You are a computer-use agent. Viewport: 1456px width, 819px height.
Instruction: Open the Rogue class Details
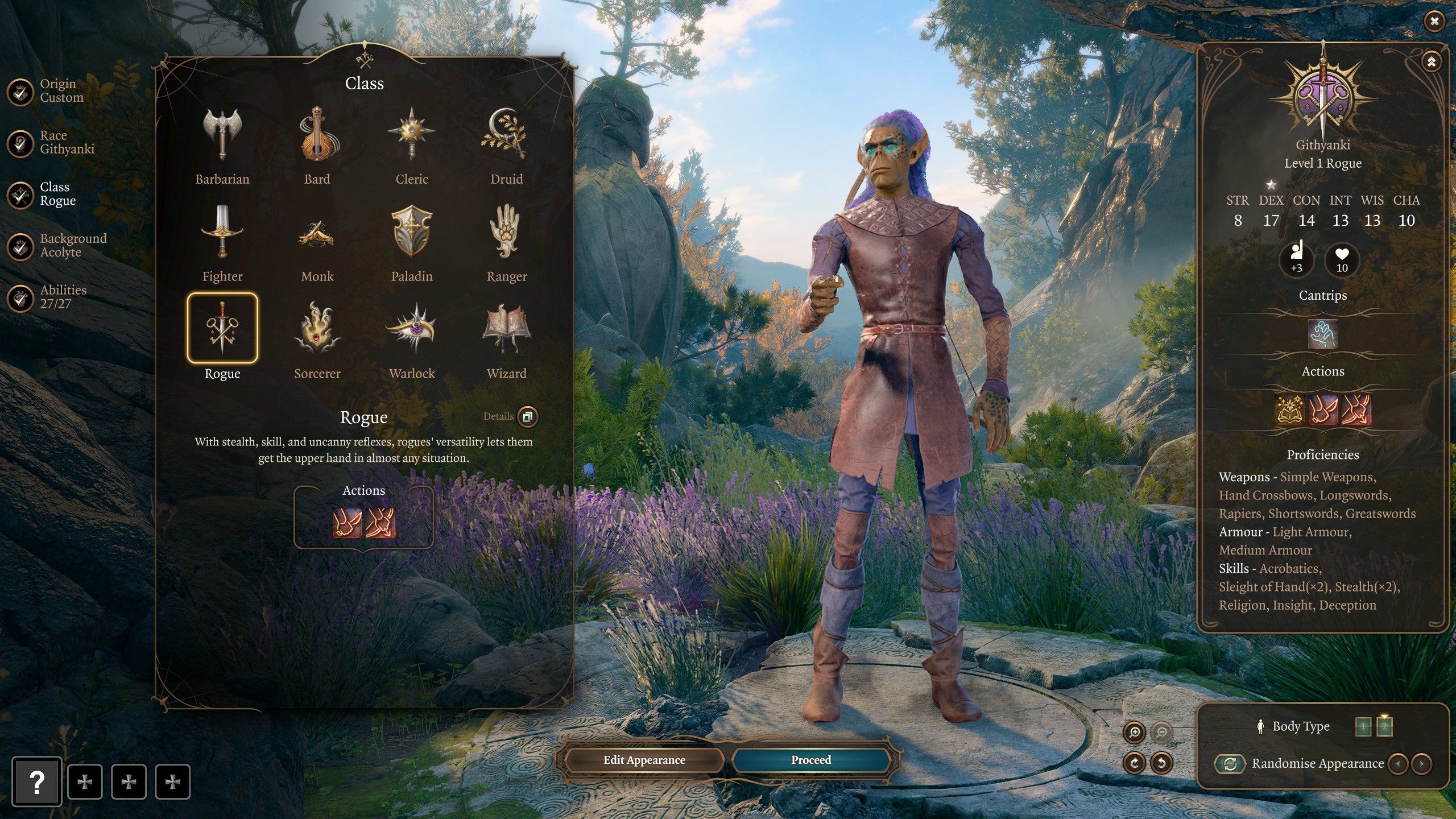point(527,416)
